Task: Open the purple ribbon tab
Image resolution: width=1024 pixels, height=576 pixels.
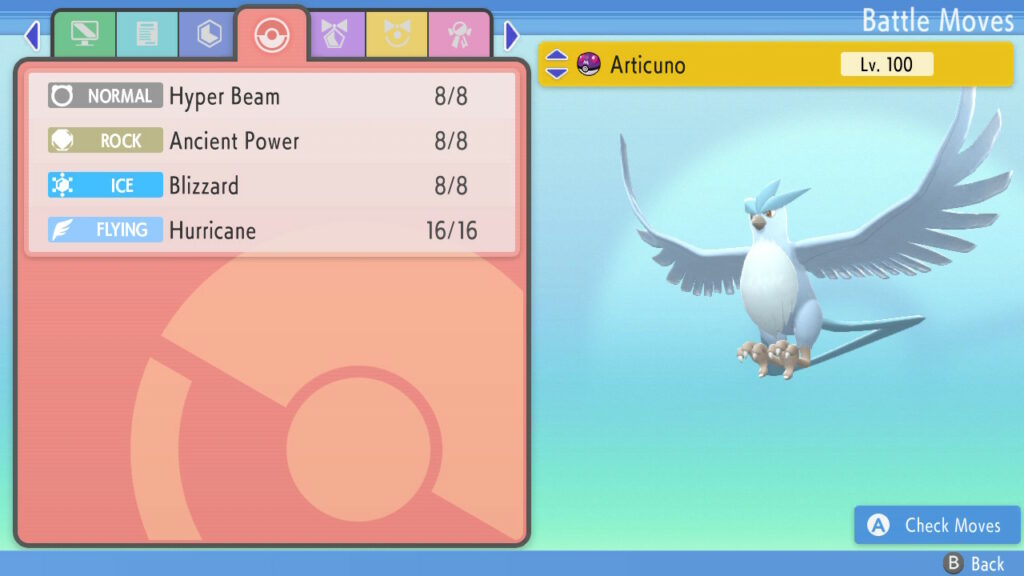Action: [x=337, y=35]
